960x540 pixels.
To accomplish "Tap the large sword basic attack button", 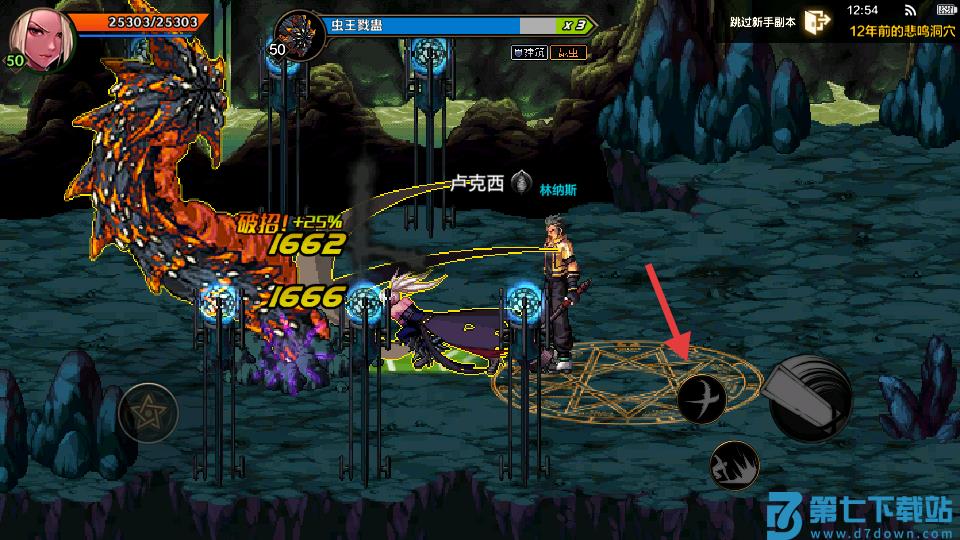I will (809, 397).
